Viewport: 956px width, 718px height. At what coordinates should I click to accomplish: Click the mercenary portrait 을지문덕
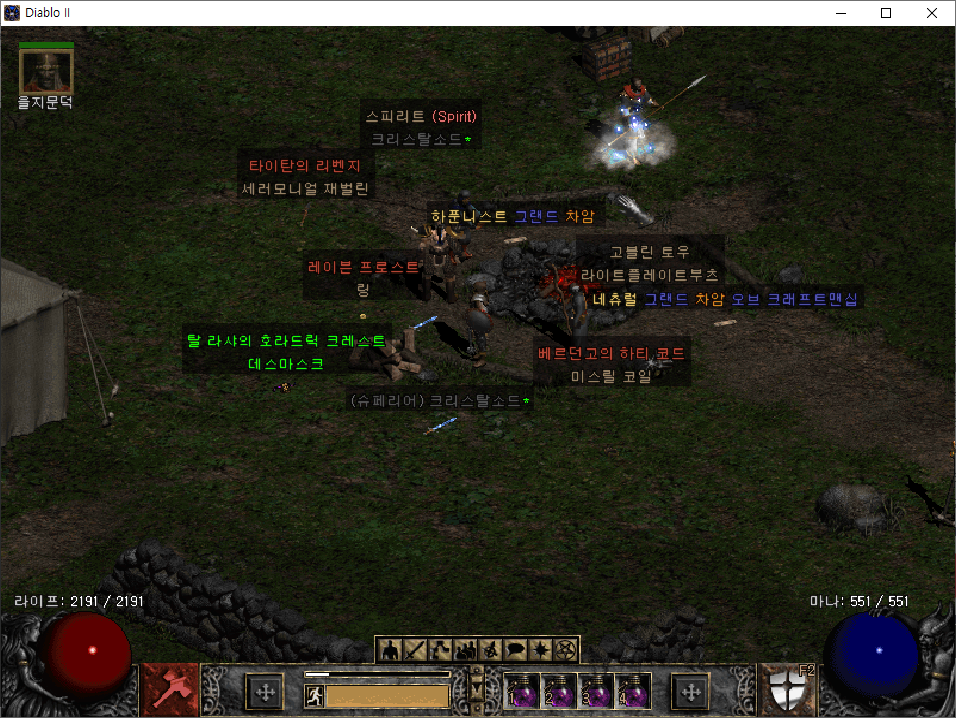(46, 70)
